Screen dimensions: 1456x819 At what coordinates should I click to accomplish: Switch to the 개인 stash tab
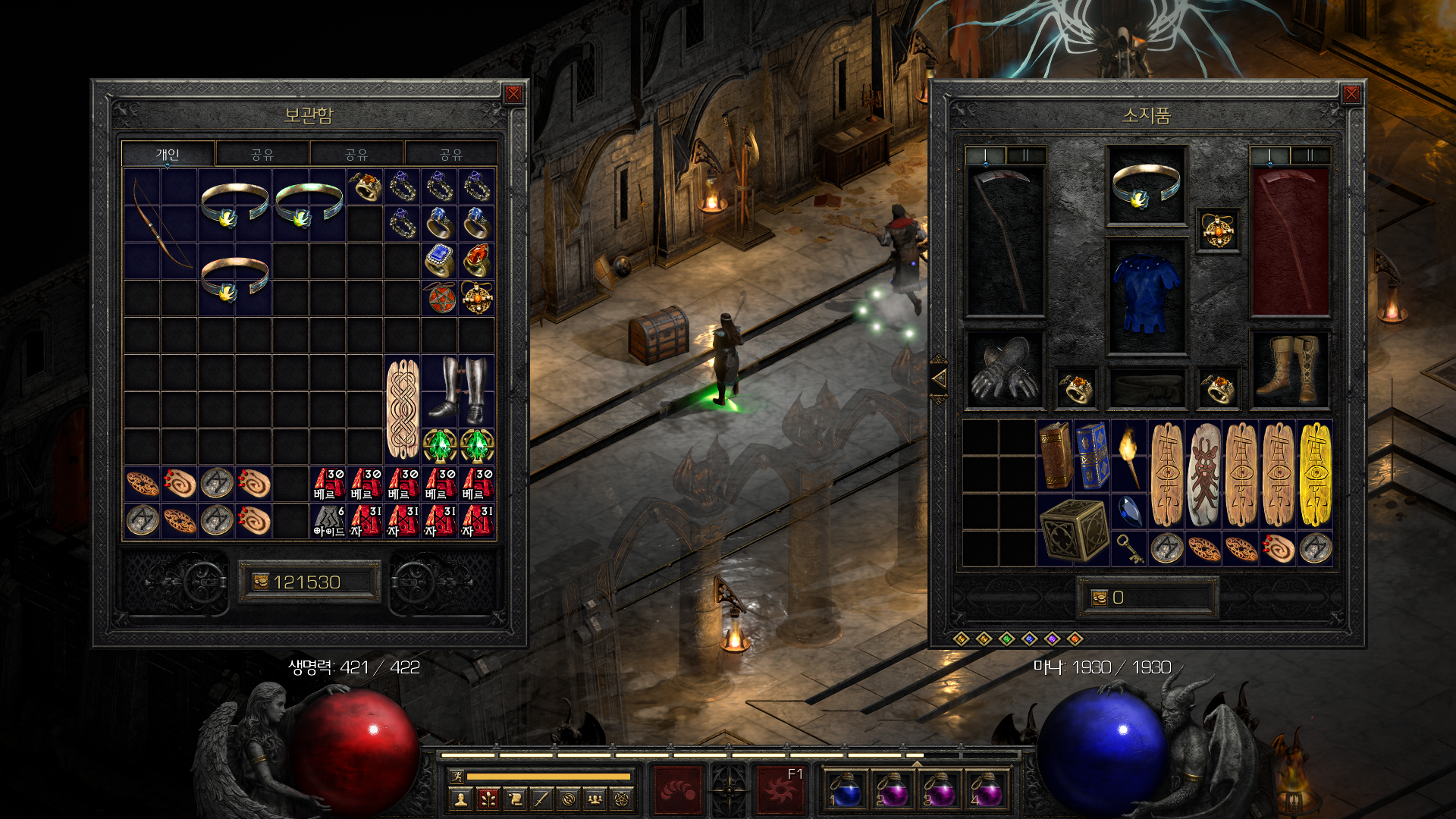[x=168, y=155]
